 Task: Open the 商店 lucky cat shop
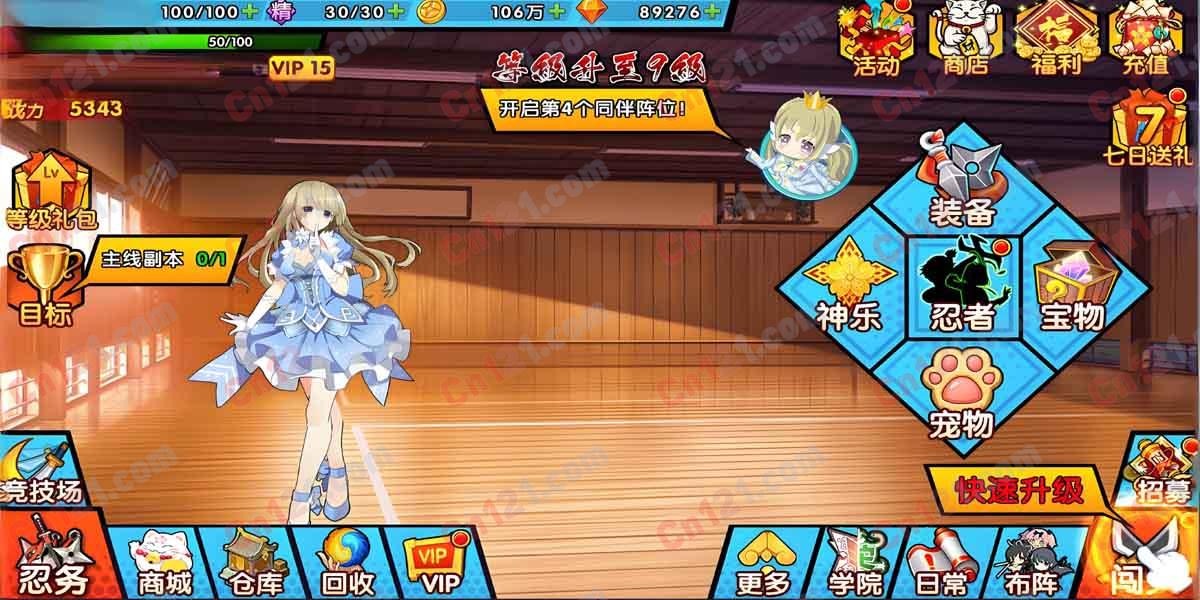point(964,40)
